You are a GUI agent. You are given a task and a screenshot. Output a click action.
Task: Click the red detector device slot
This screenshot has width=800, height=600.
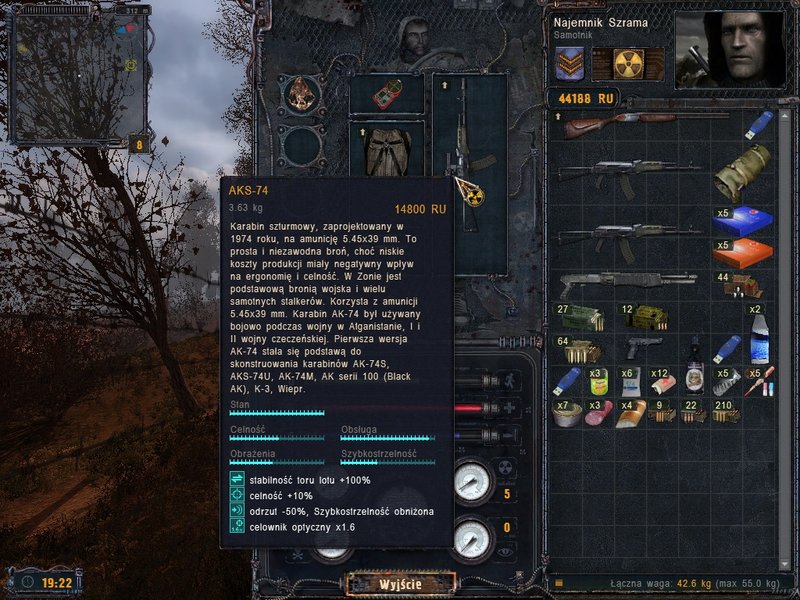tap(386, 94)
